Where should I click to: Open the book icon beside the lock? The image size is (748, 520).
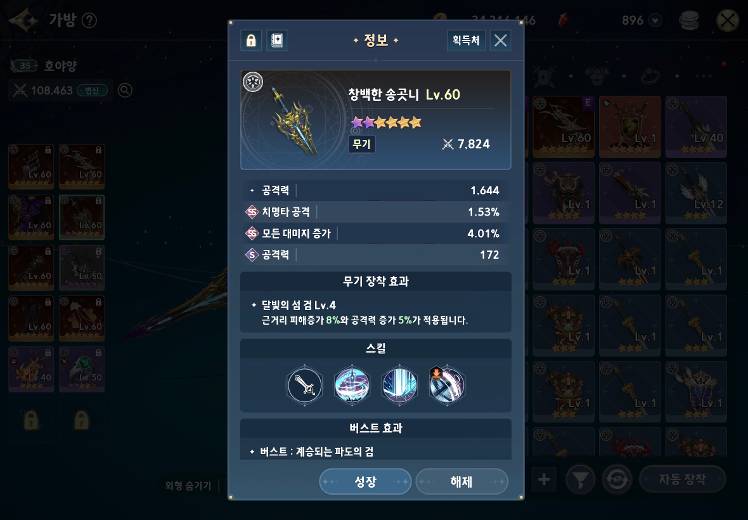(277, 40)
